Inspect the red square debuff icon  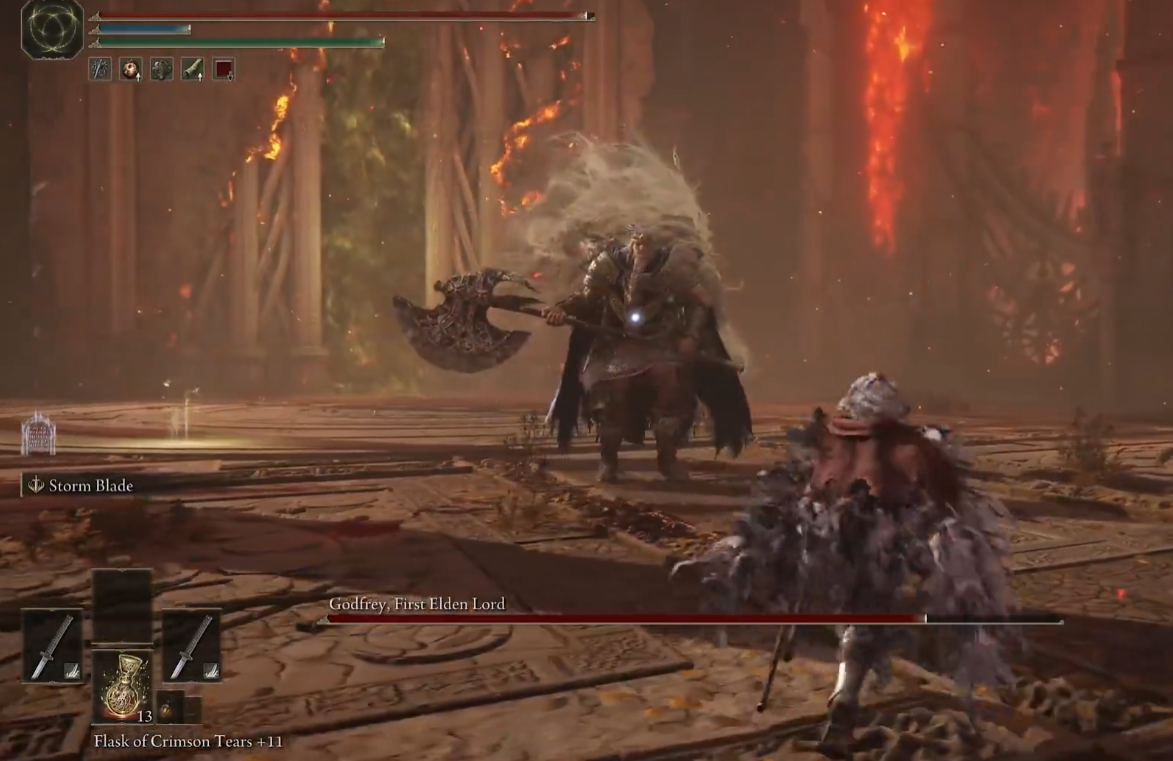pos(223,69)
